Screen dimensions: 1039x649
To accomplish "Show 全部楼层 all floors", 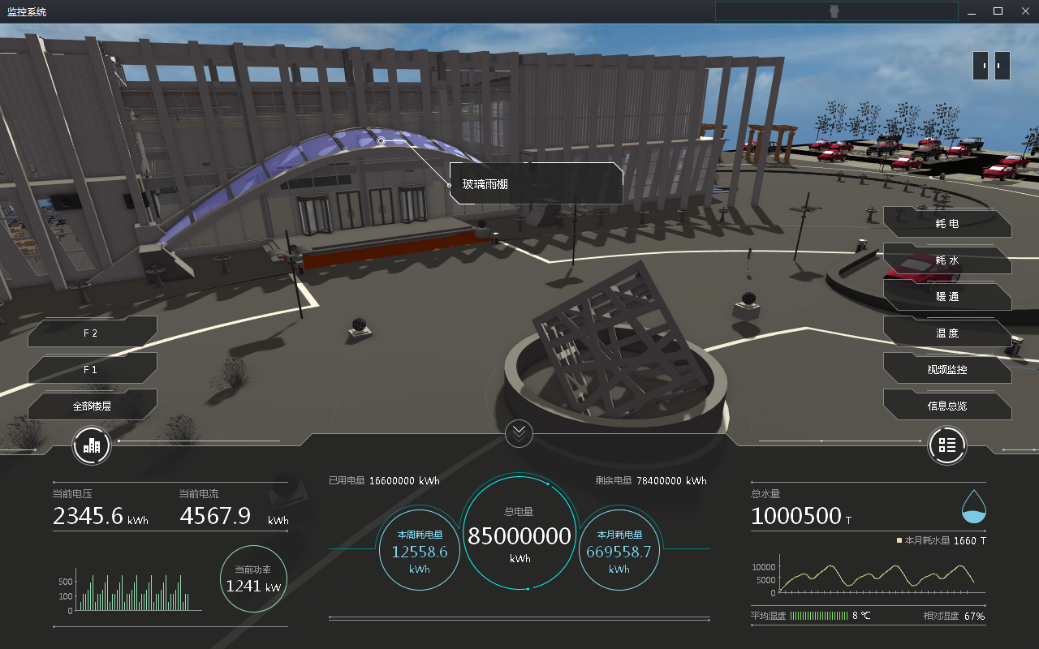I will [x=92, y=406].
